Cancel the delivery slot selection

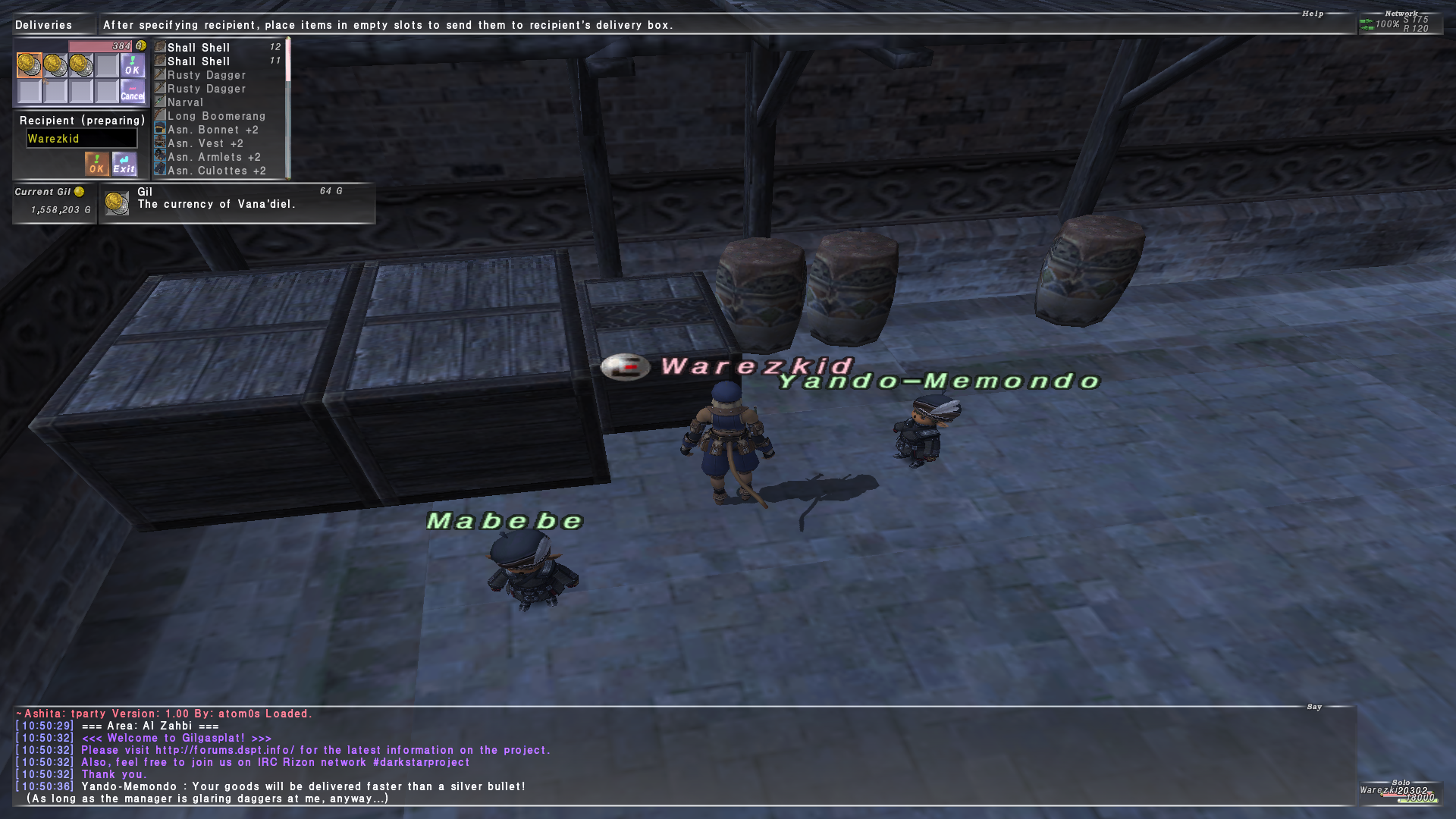point(133,92)
